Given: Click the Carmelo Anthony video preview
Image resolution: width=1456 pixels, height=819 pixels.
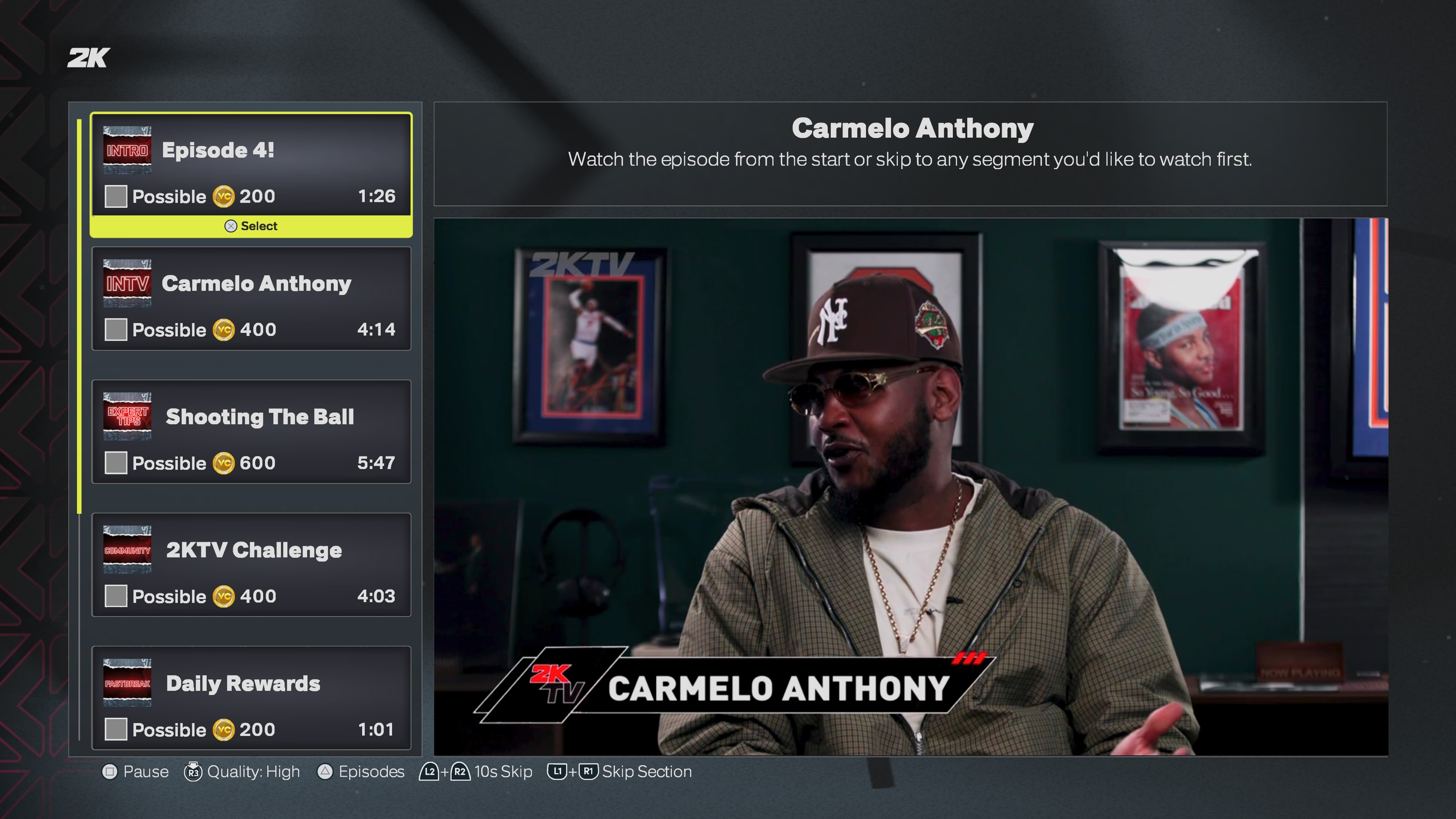Looking at the screenshot, I should click(x=910, y=486).
